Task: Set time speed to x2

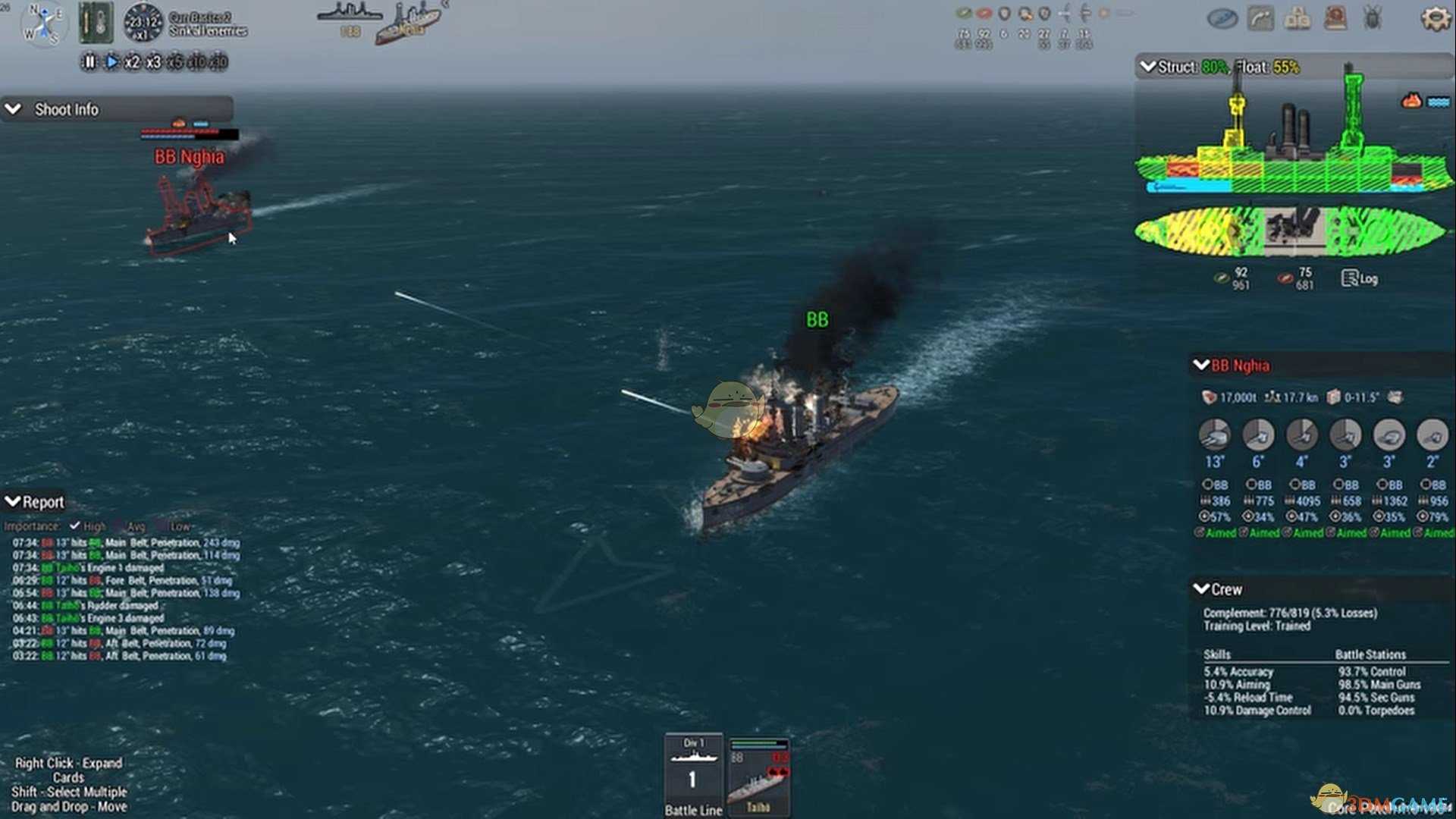Action: pyautogui.click(x=132, y=62)
